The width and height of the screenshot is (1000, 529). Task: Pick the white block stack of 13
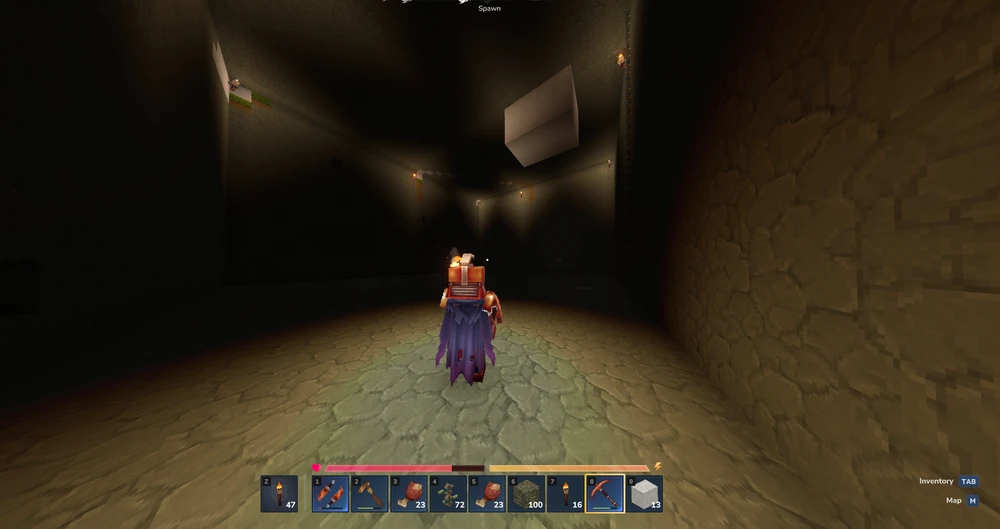coord(644,493)
